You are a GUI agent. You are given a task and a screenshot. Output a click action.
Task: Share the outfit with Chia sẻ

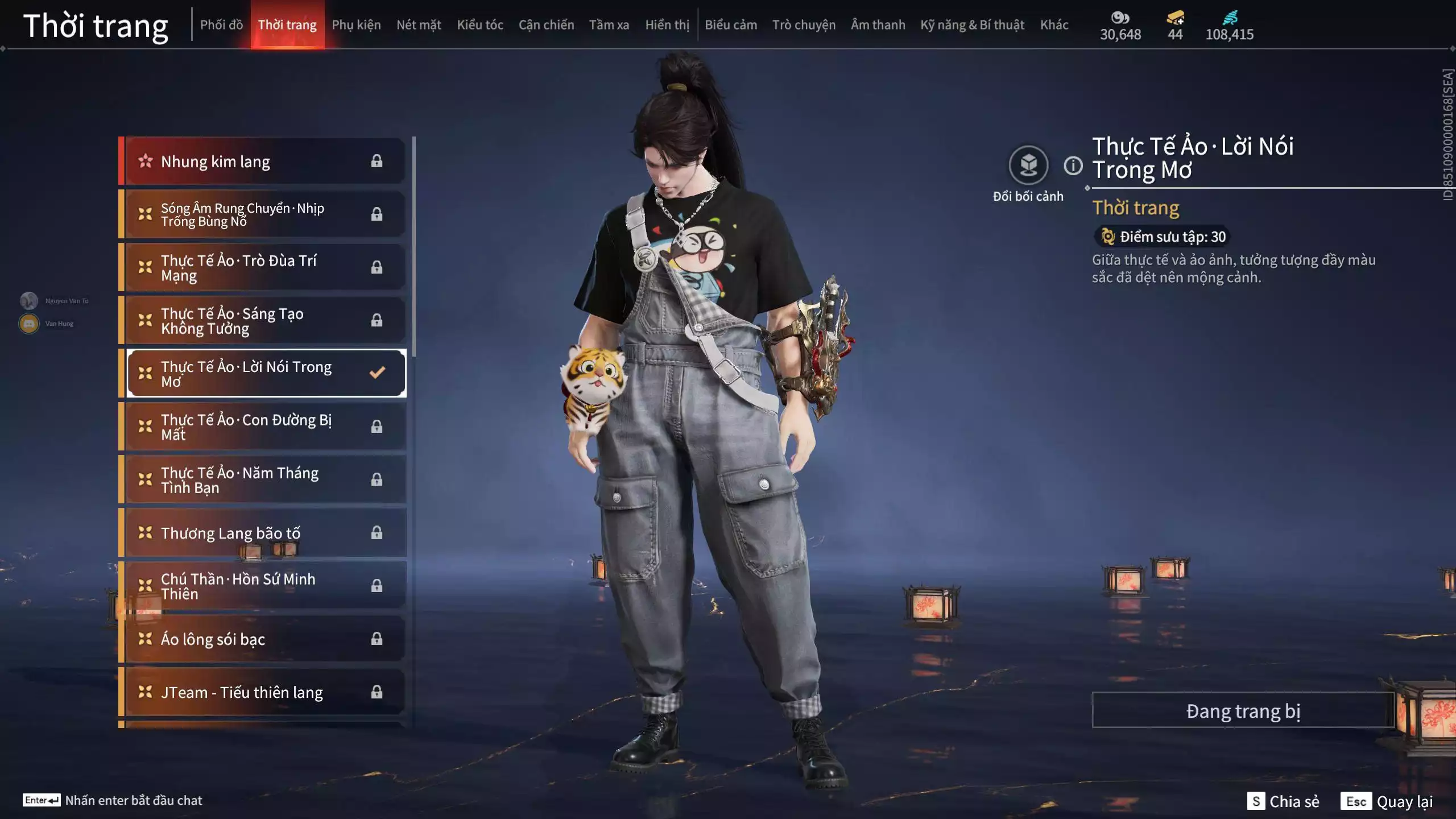click(1283, 801)
